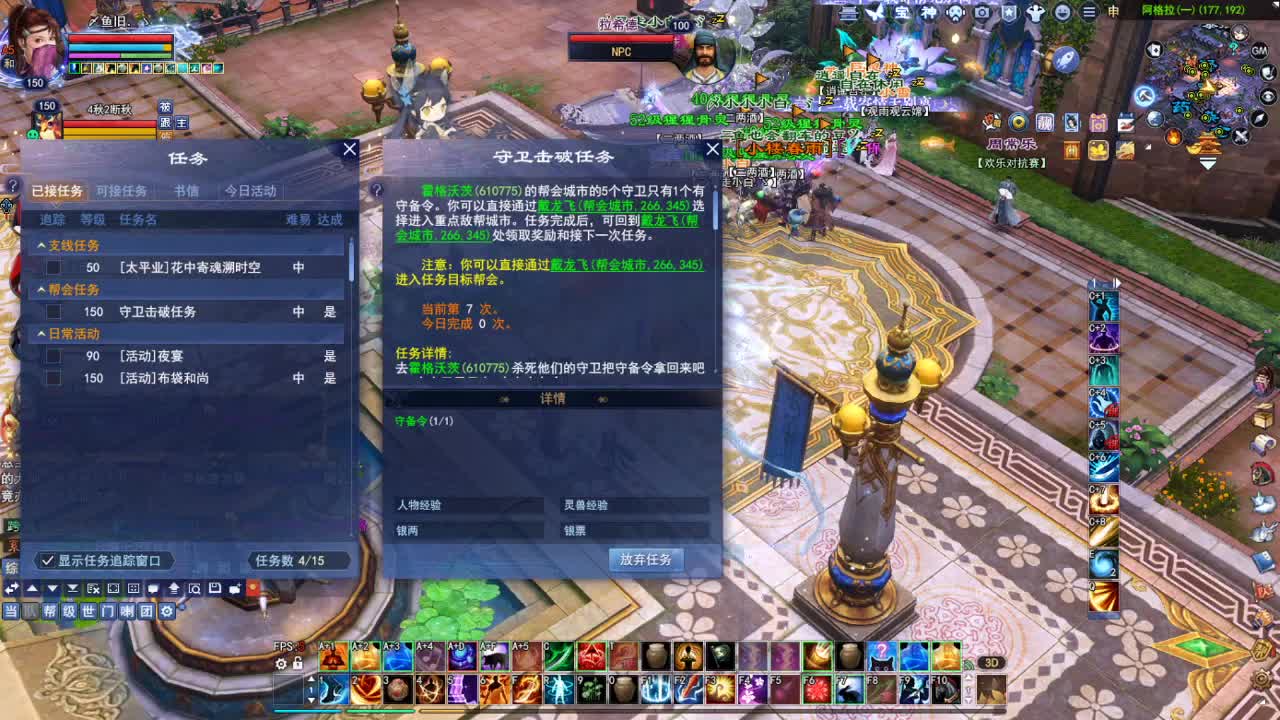This screenshot has width=1280, height=720.
Task: Open the screenshot camera icon on top bar
Action: pyautogui.click(x=982, y=12)
